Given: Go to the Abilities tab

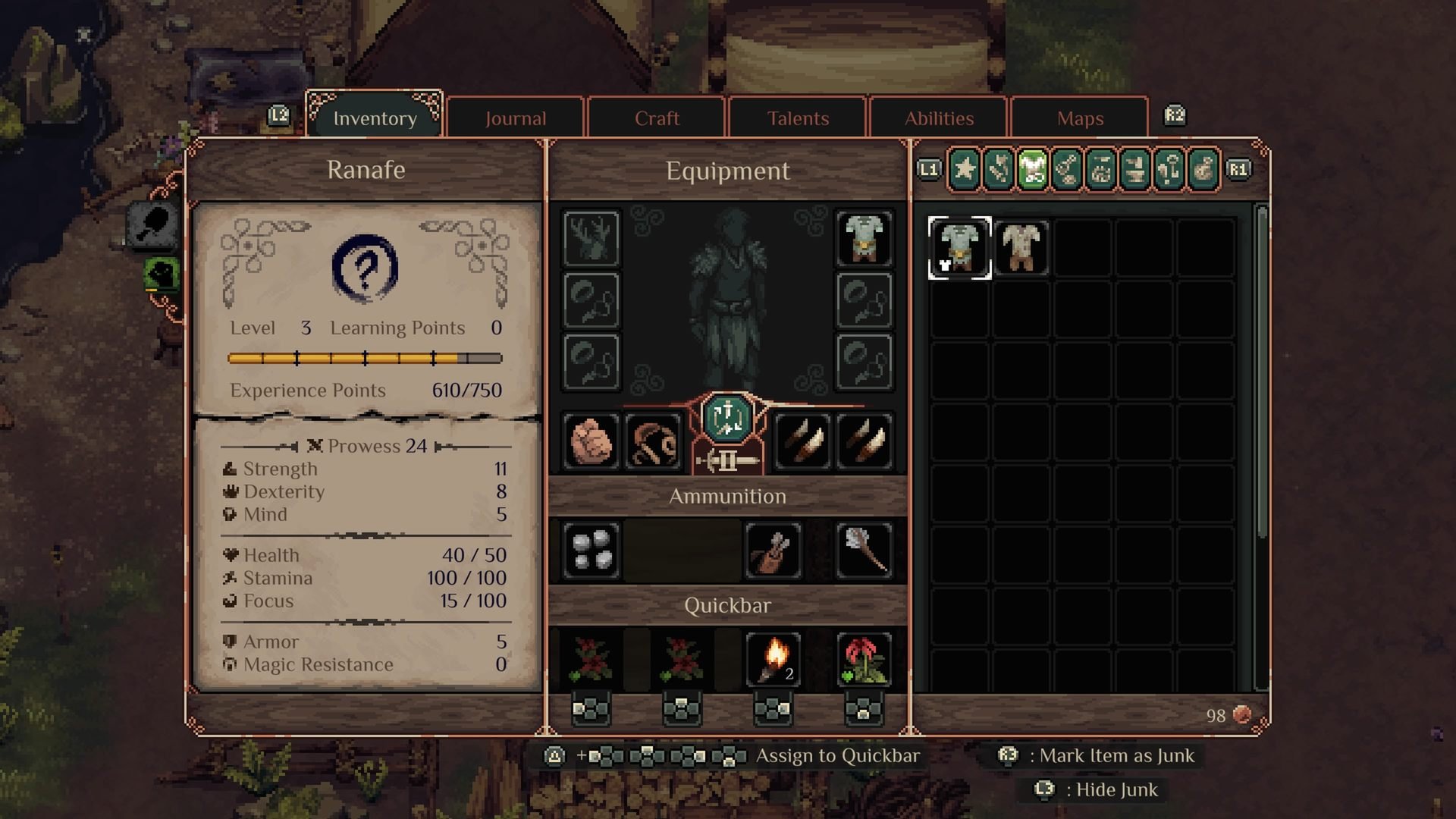Looking at the screenshot, I should tap(939, 118).
